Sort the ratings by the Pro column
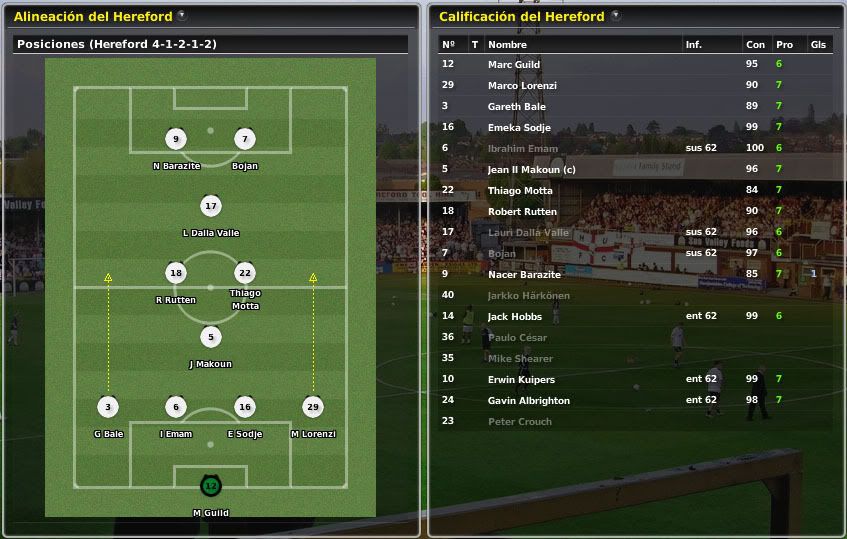847x539 pixels. 784,44
